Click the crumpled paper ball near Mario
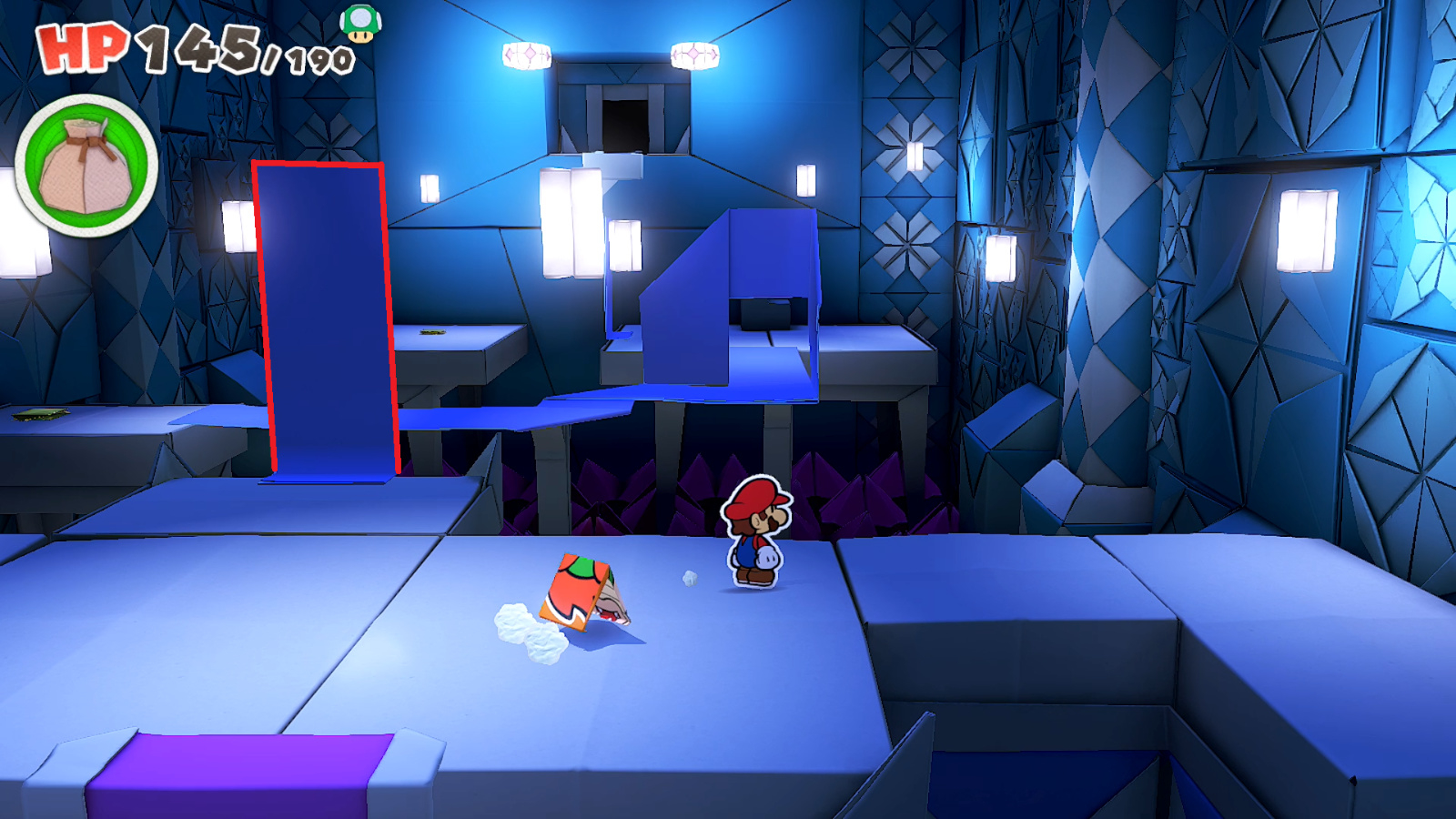 coord(689,576)
